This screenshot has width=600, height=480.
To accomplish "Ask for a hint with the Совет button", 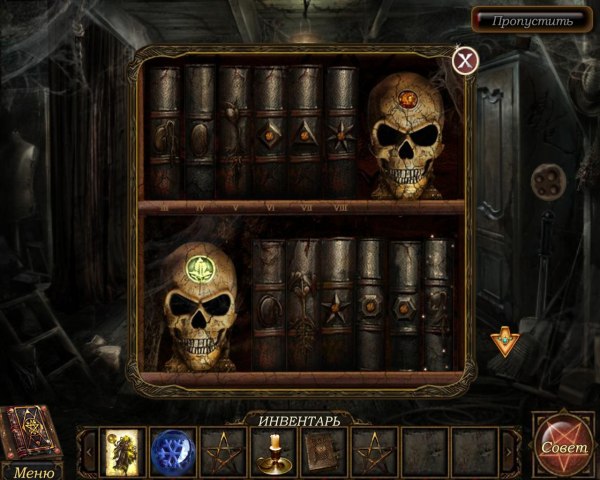I will pos(566,448).
